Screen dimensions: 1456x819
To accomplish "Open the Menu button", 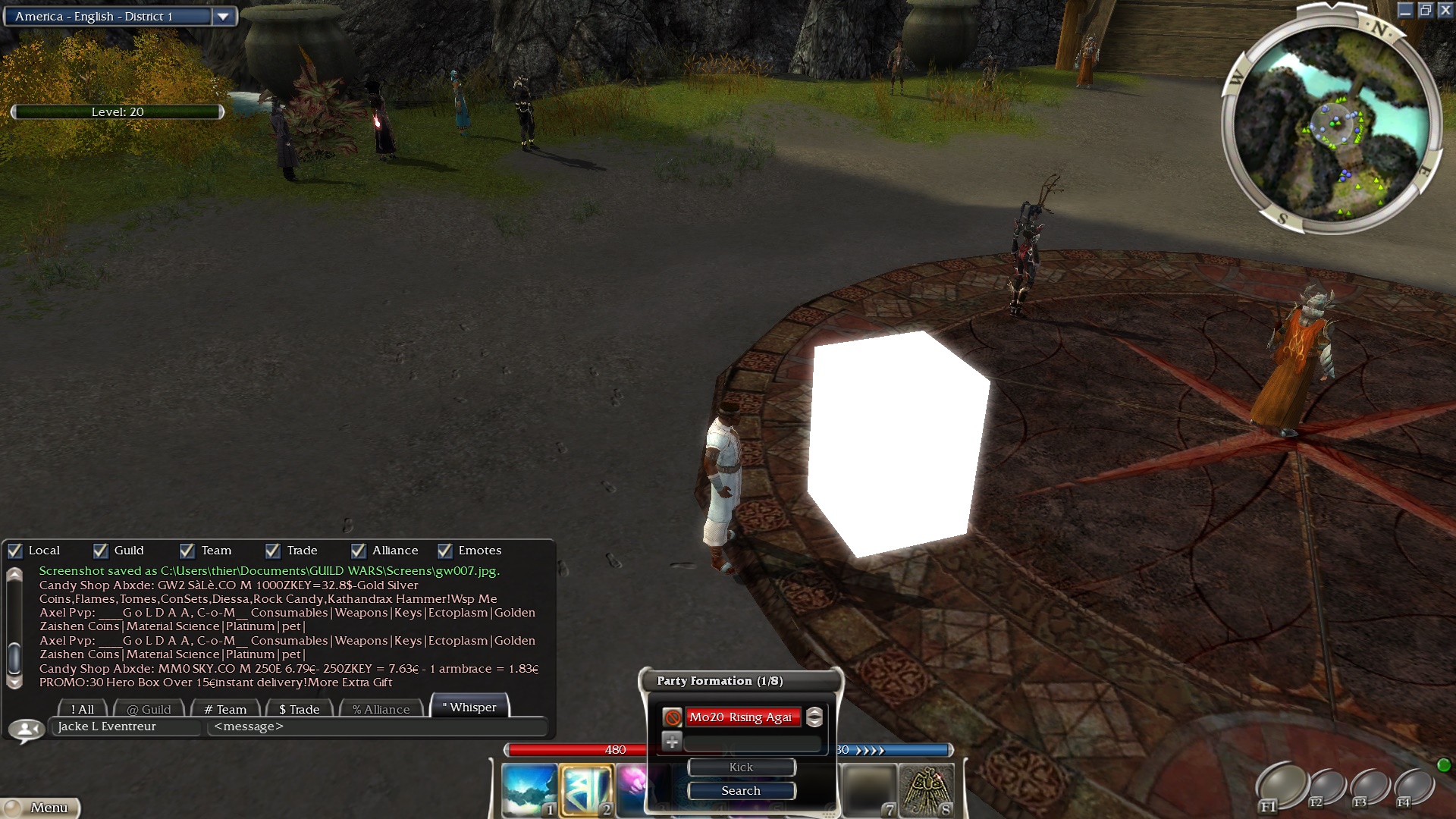I will (x=42, y=808).
